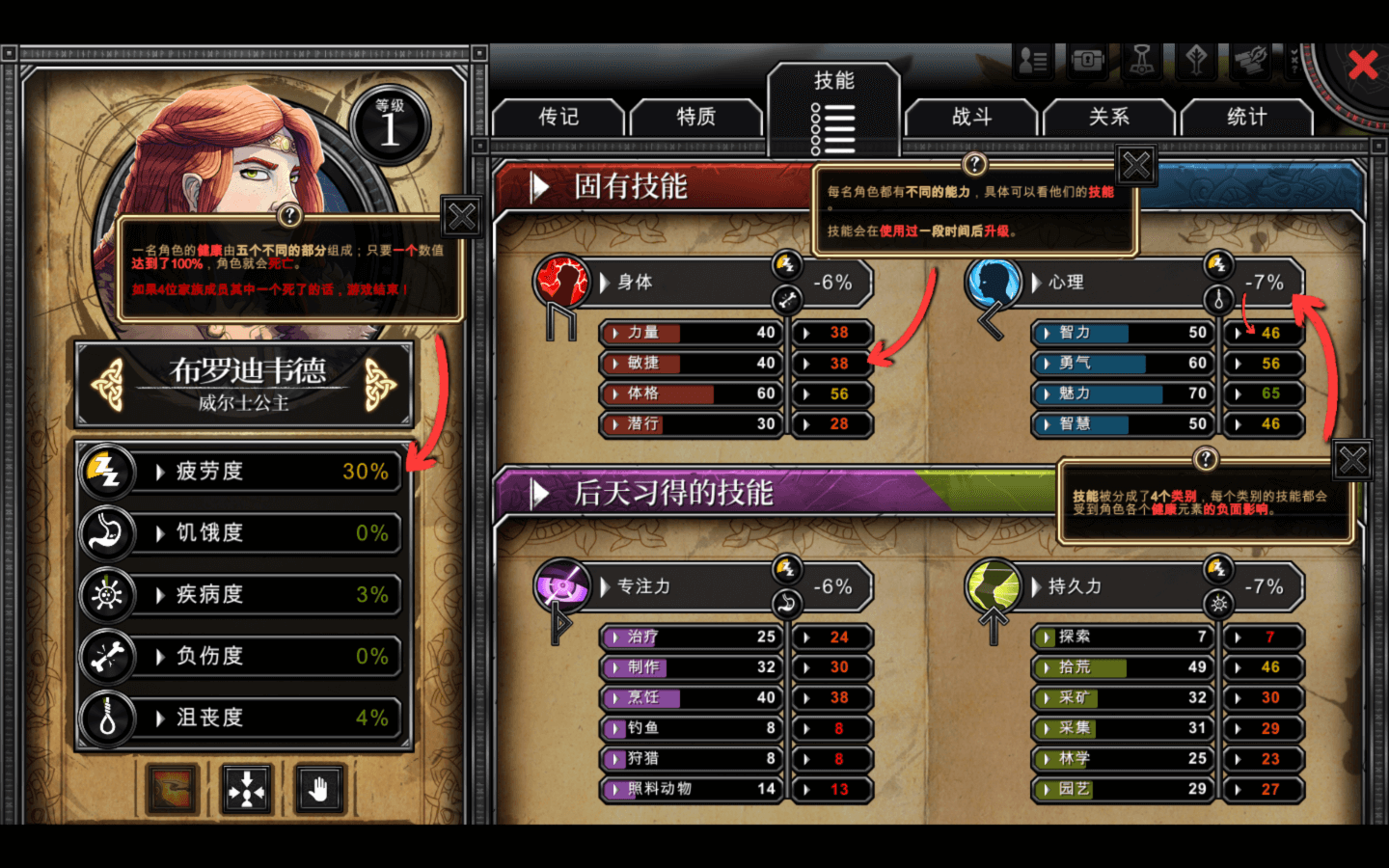Dismiss the skill-categories tooltip near 持久力
The image size is (1389, 868).
[x=1352, y=461]
